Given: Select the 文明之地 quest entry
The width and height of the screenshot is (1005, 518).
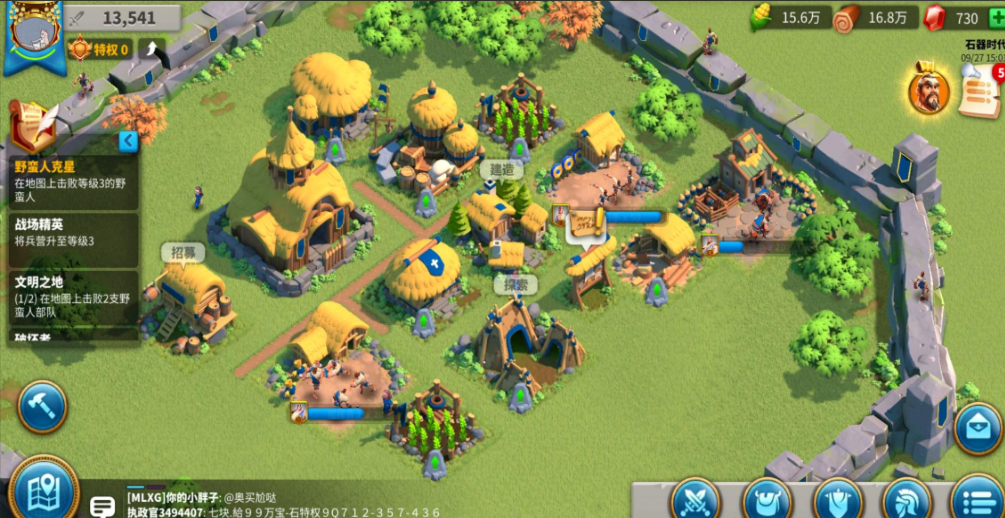Looking at the screenshot, I should tap(70, 290).
